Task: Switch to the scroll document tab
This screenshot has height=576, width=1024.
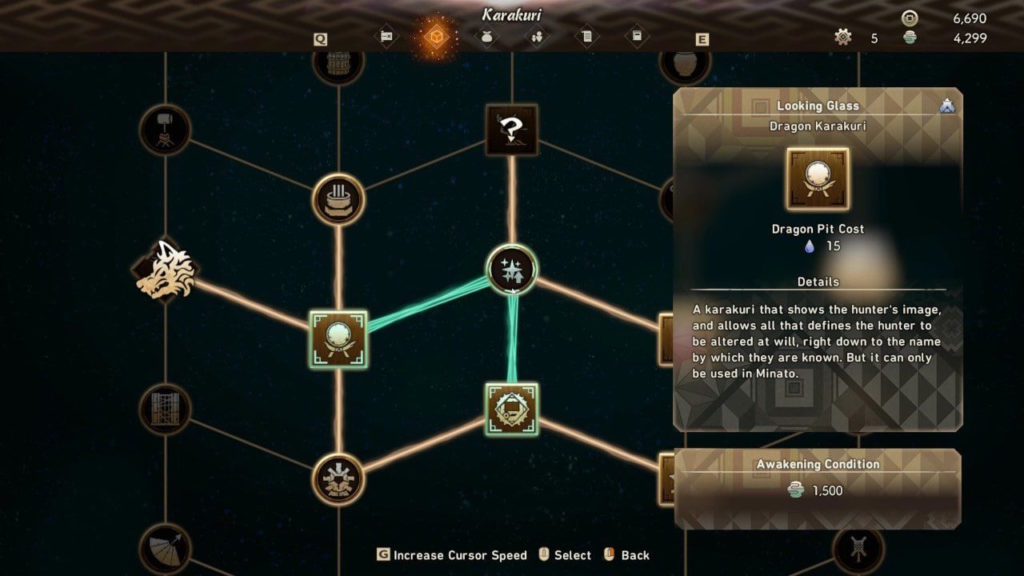Action: tap(587, 37)
